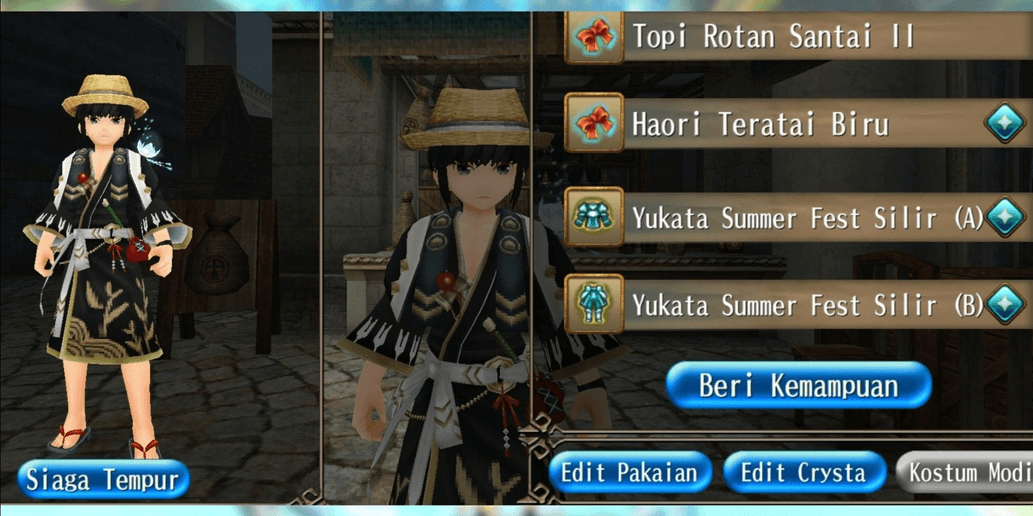
Task: Switch to Kostum Modis
Action: coord(967,472)
